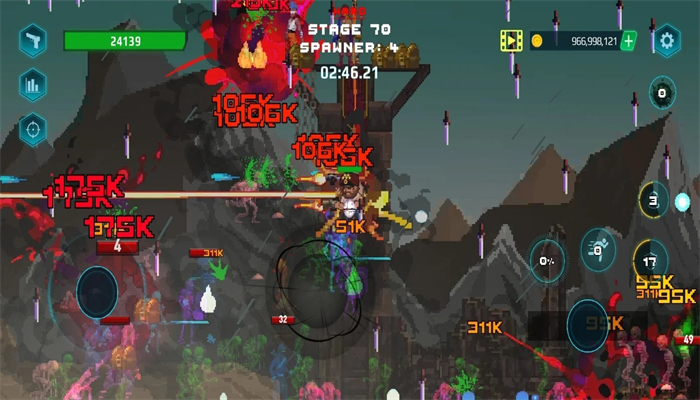Tap the virtual movement joystick
Screen dimensions: 700x400
tap(97, 293)
